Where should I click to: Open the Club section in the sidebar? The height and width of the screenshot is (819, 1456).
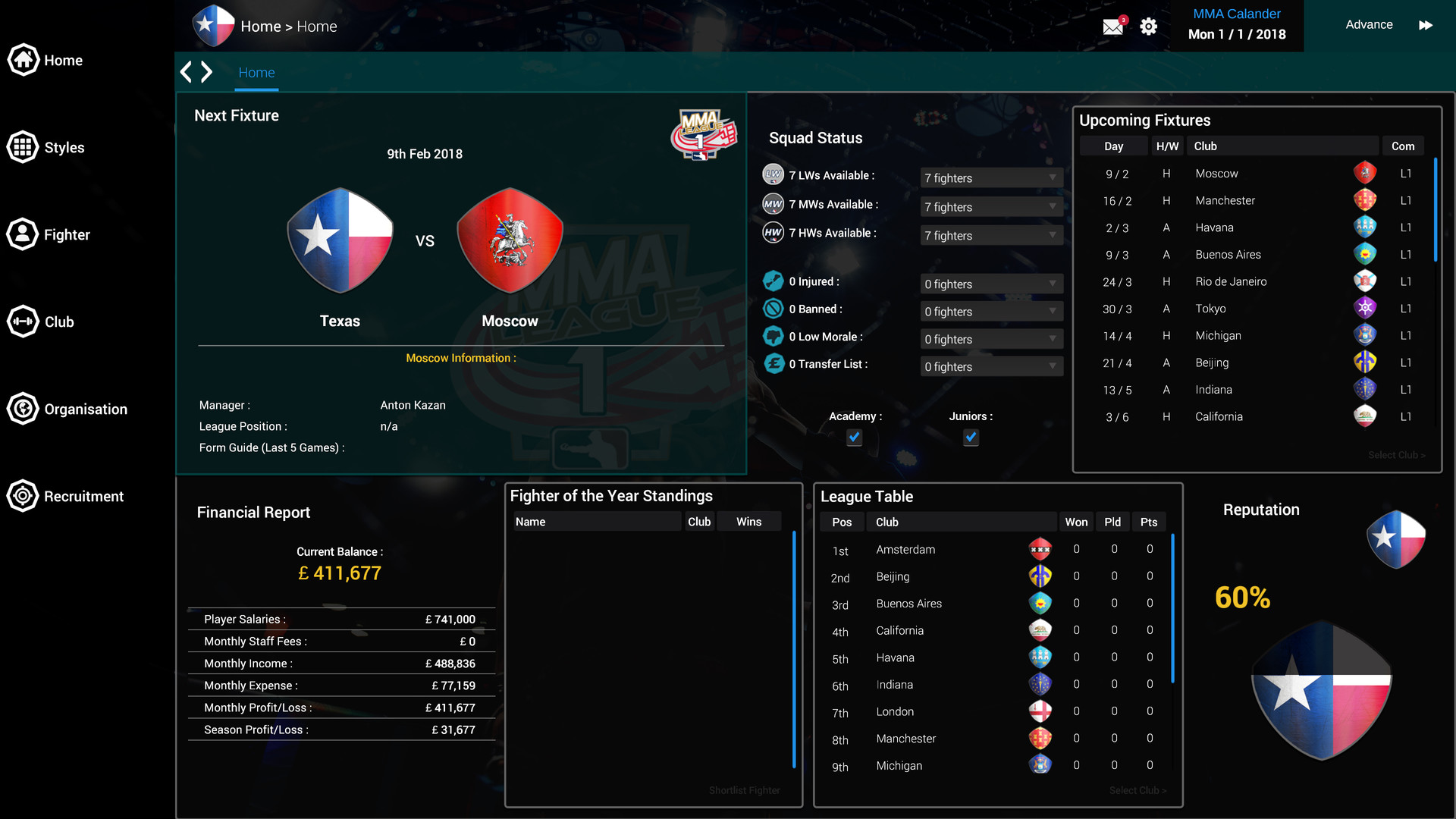pos(23,321)
